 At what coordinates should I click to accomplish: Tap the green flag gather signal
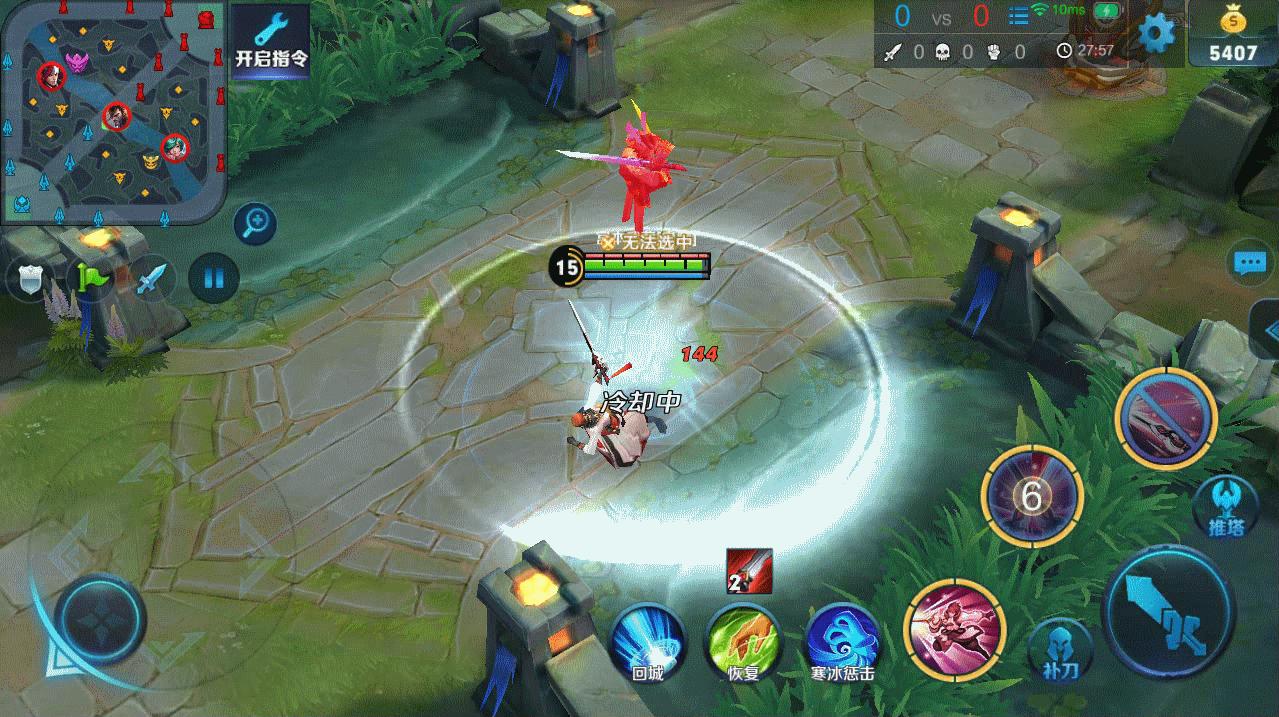[x=88, y=279]
